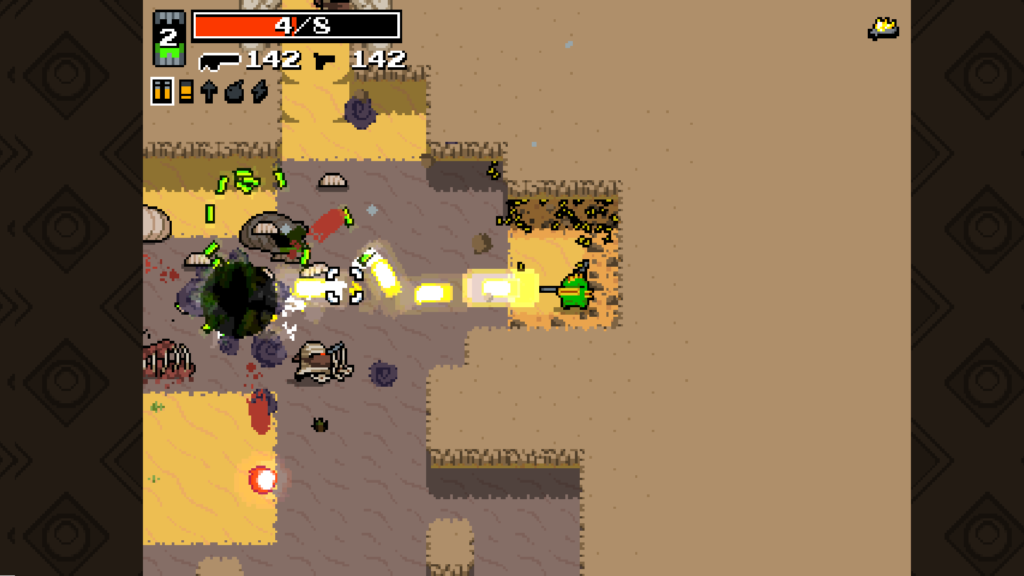Select the highlighted bullet ammo type icon

click(162, 91)
